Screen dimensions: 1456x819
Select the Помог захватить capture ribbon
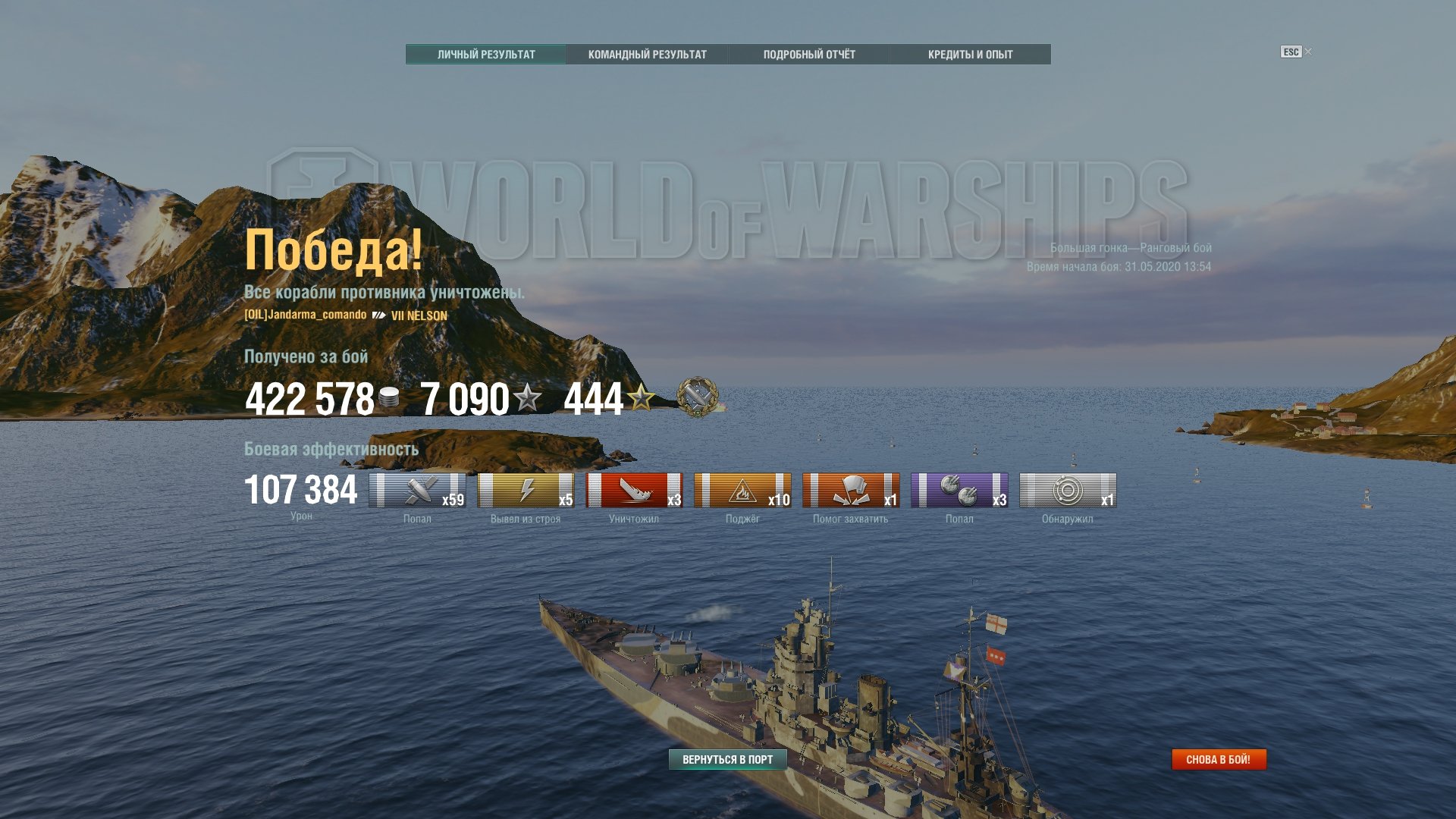[851, 490]
